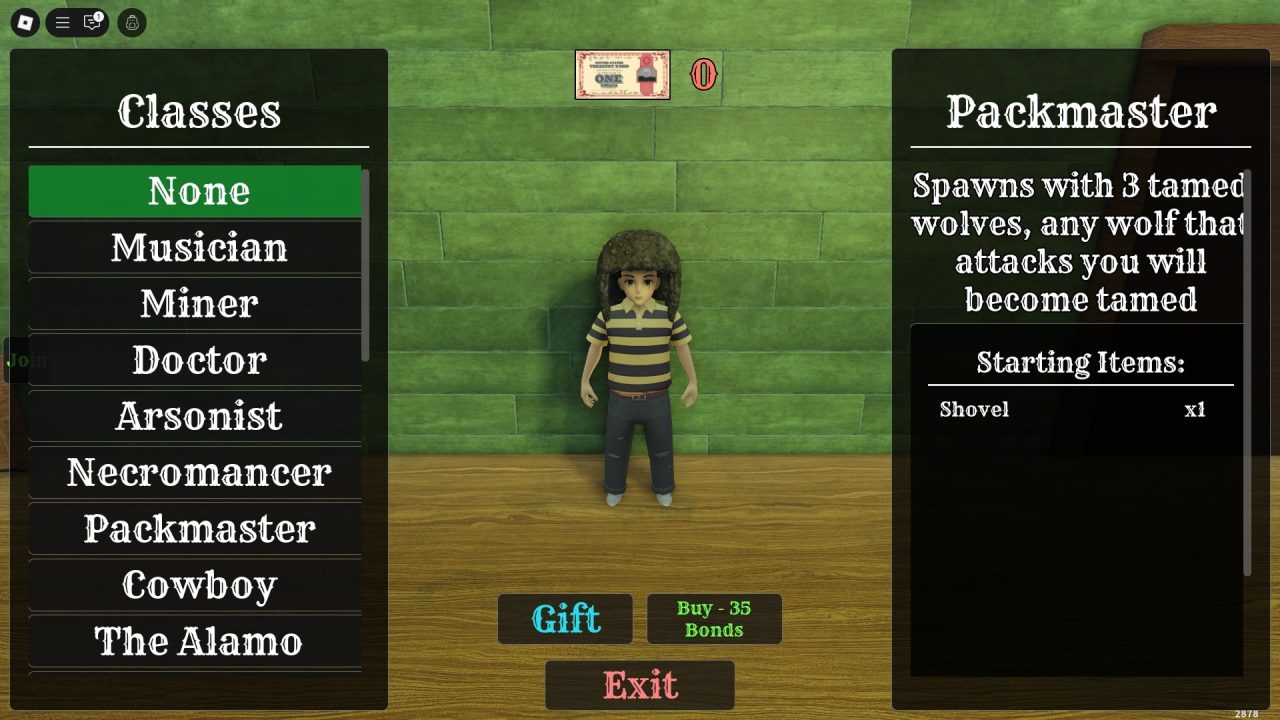Open chat with the unread notification badge
The height and width of the screenshot is (720, 1280).
[x=92, y=23]
